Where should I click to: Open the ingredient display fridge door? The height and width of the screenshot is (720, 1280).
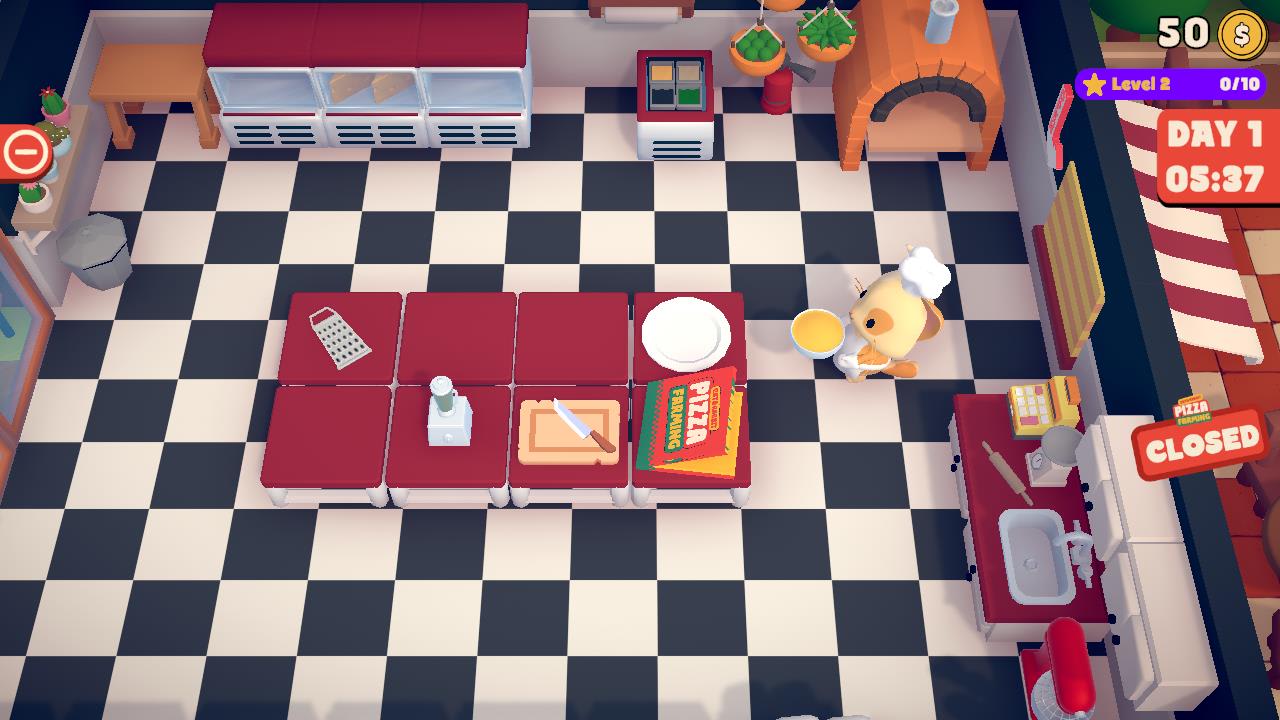(672, 85)
